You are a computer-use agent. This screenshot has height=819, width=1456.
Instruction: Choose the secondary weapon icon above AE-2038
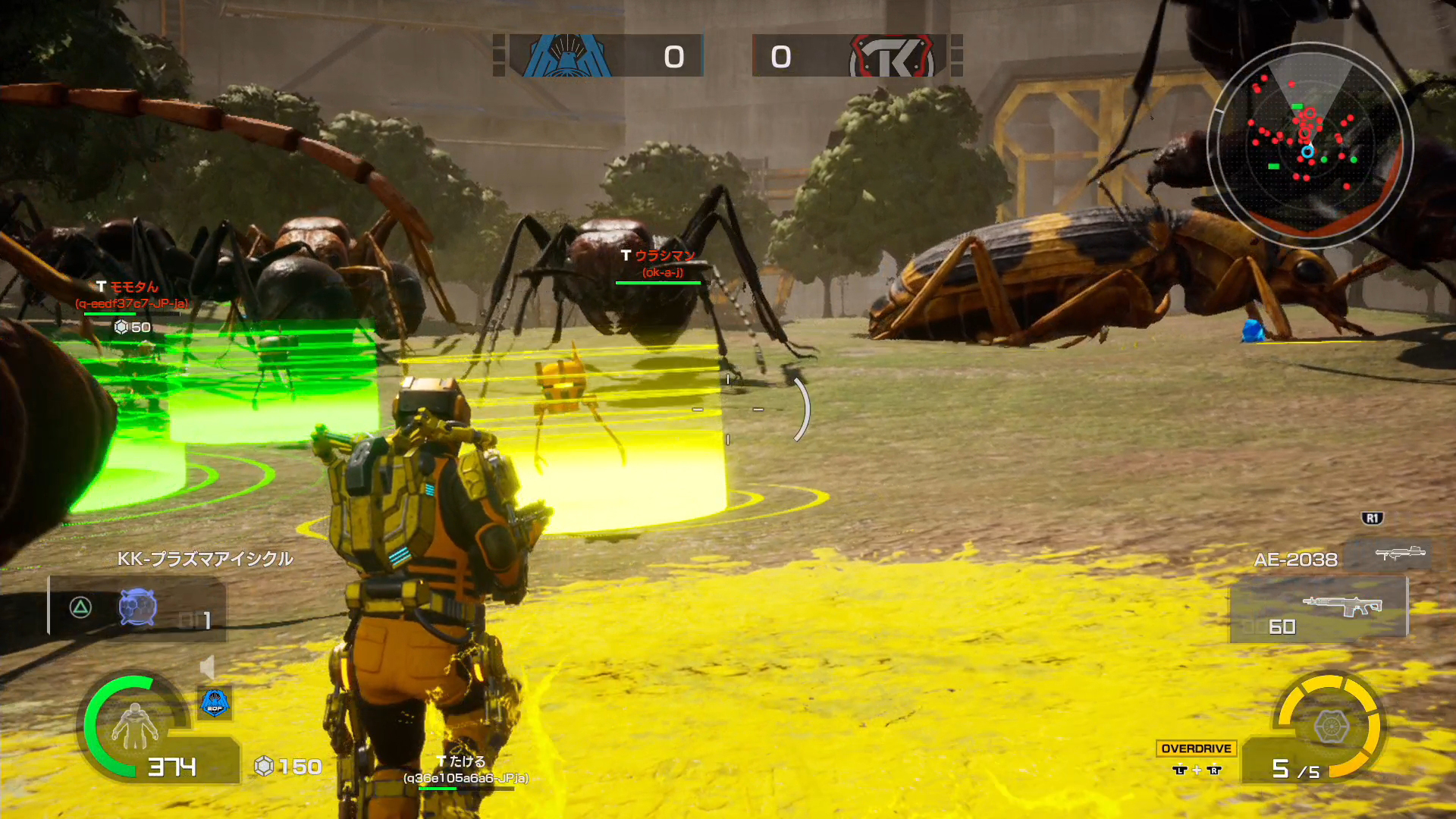(1400, 554)
